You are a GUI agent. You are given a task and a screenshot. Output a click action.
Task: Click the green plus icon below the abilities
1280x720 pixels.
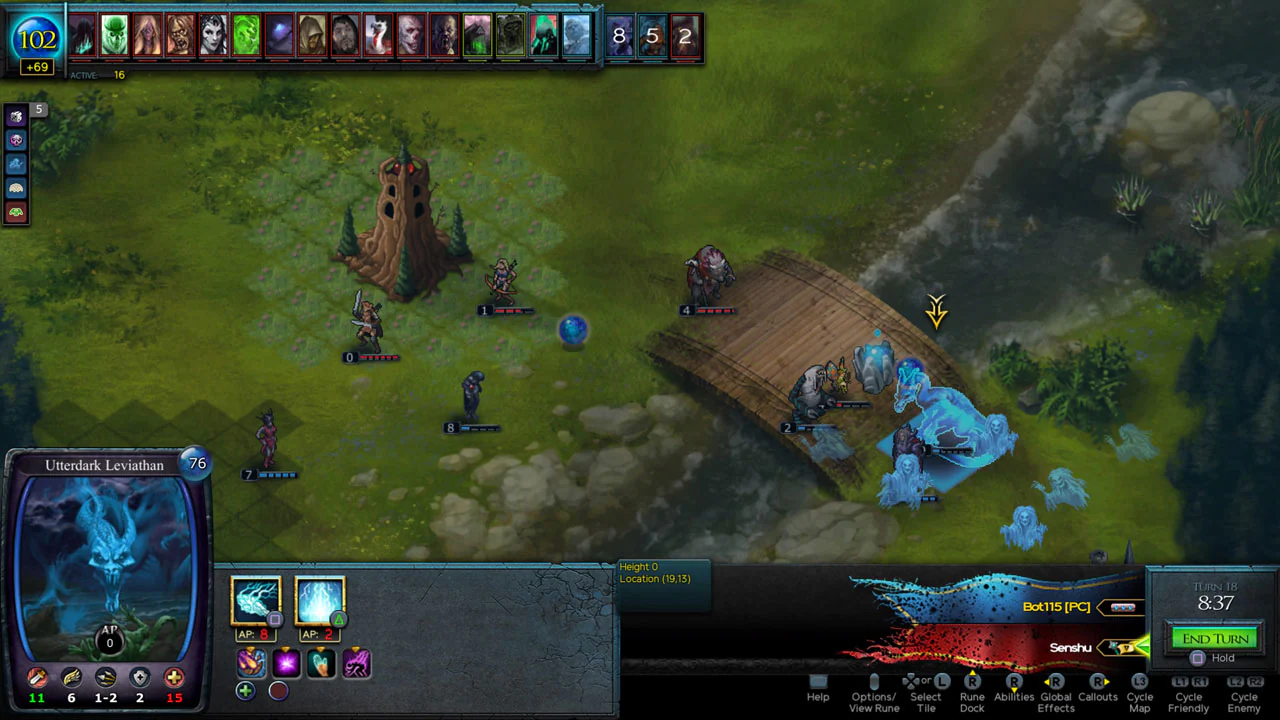coord(246,690)
